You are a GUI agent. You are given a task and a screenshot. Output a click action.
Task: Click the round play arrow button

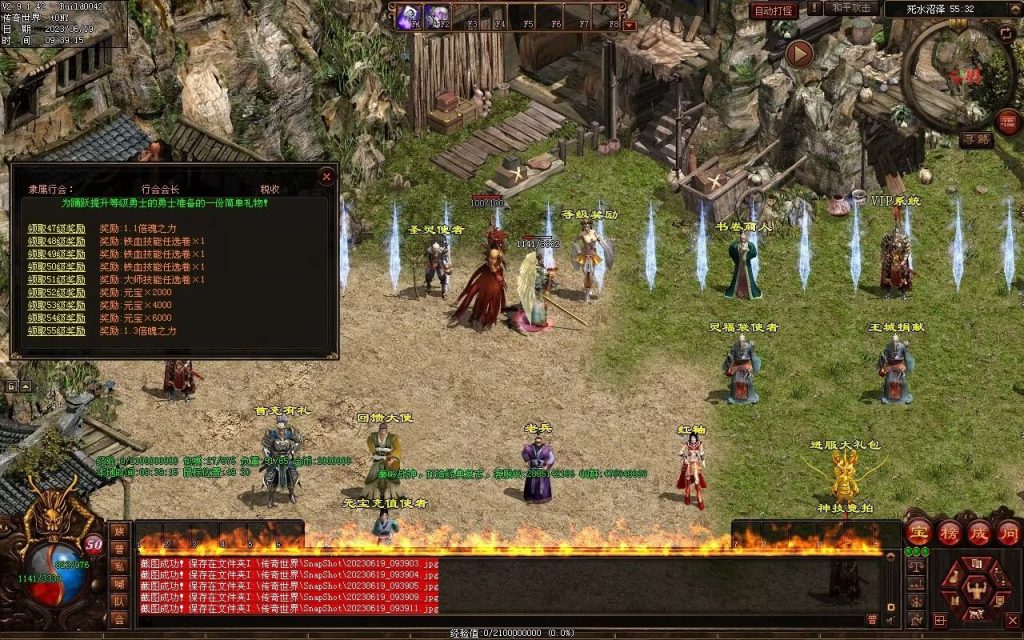coord(798,53)
